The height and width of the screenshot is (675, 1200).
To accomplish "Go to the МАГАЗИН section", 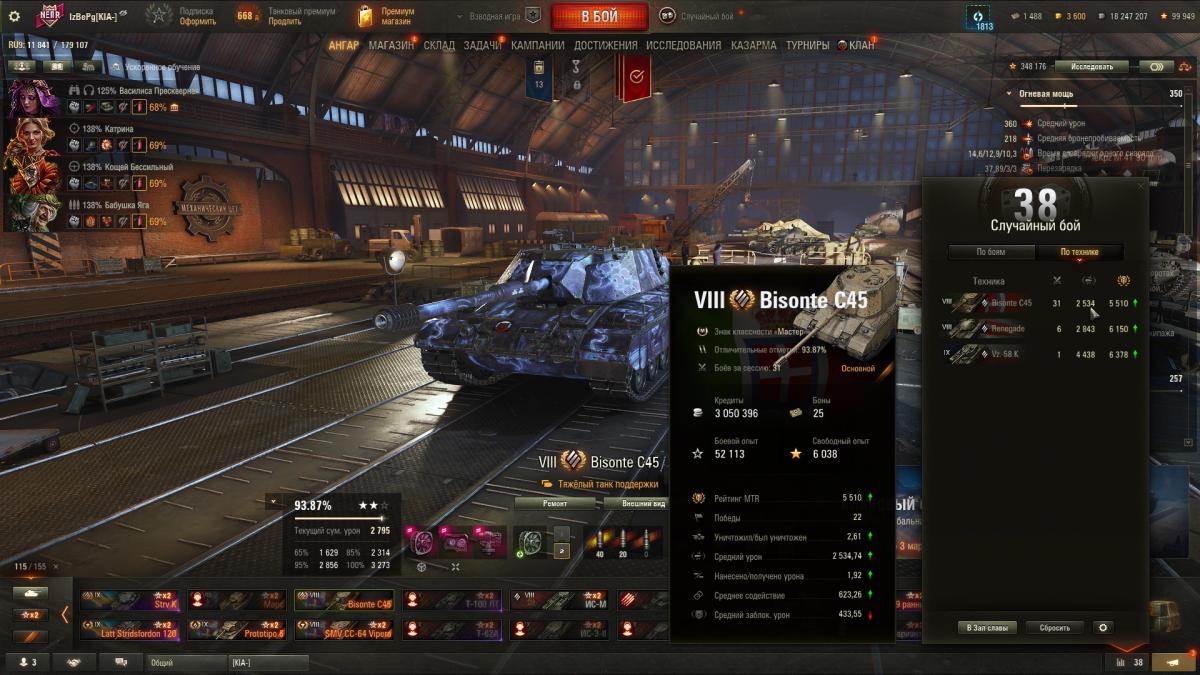I will tap(391, 45).
